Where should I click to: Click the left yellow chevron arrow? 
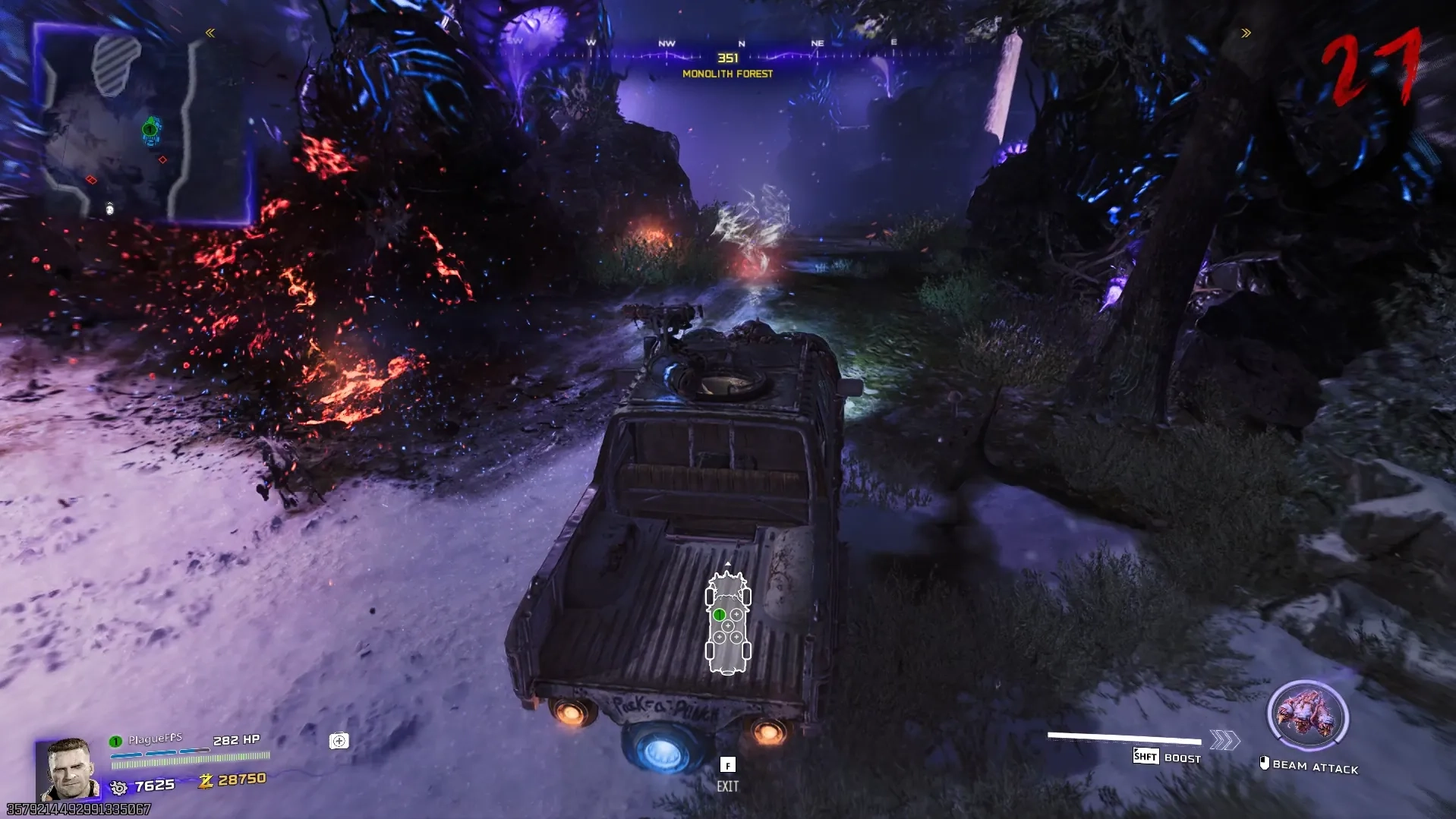(210, 33)
